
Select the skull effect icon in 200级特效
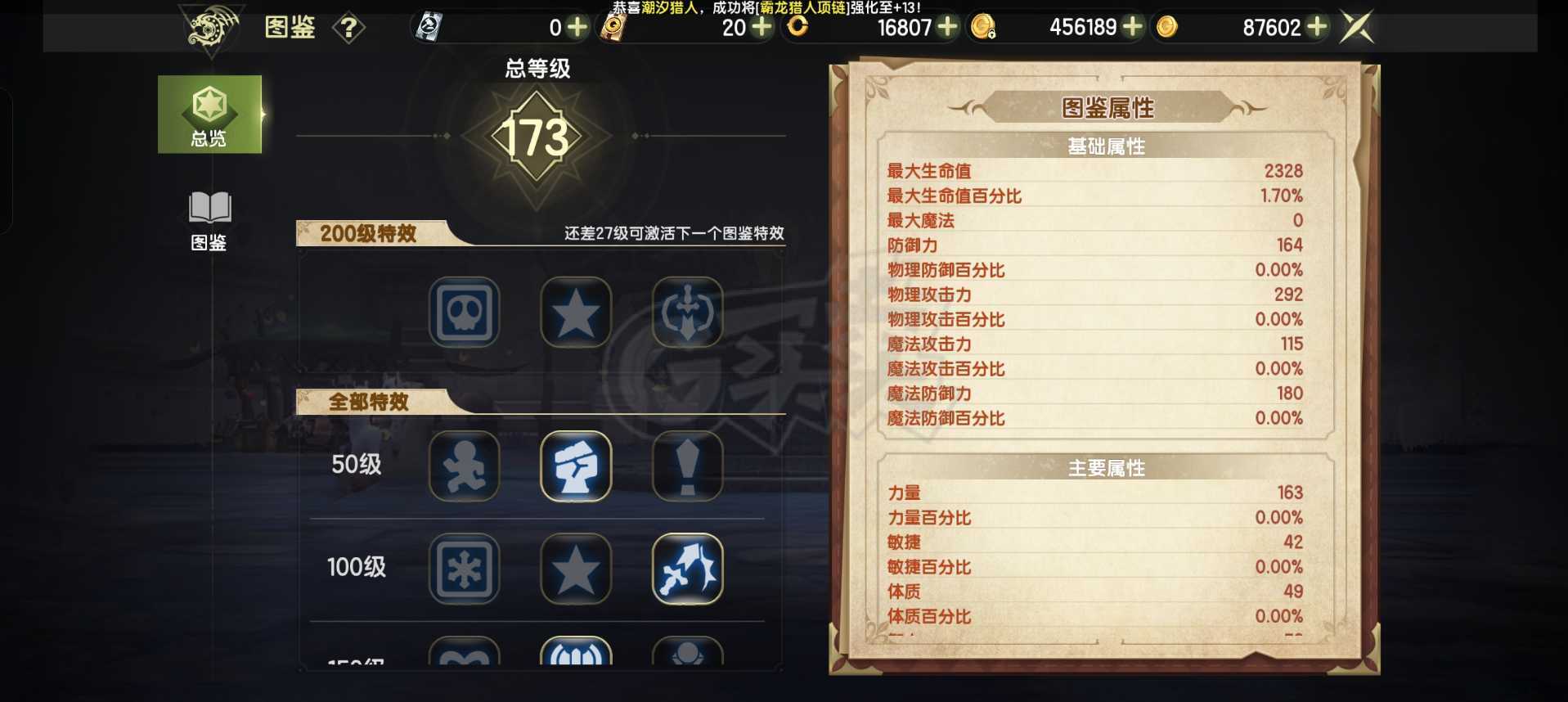tap(464, 312)
